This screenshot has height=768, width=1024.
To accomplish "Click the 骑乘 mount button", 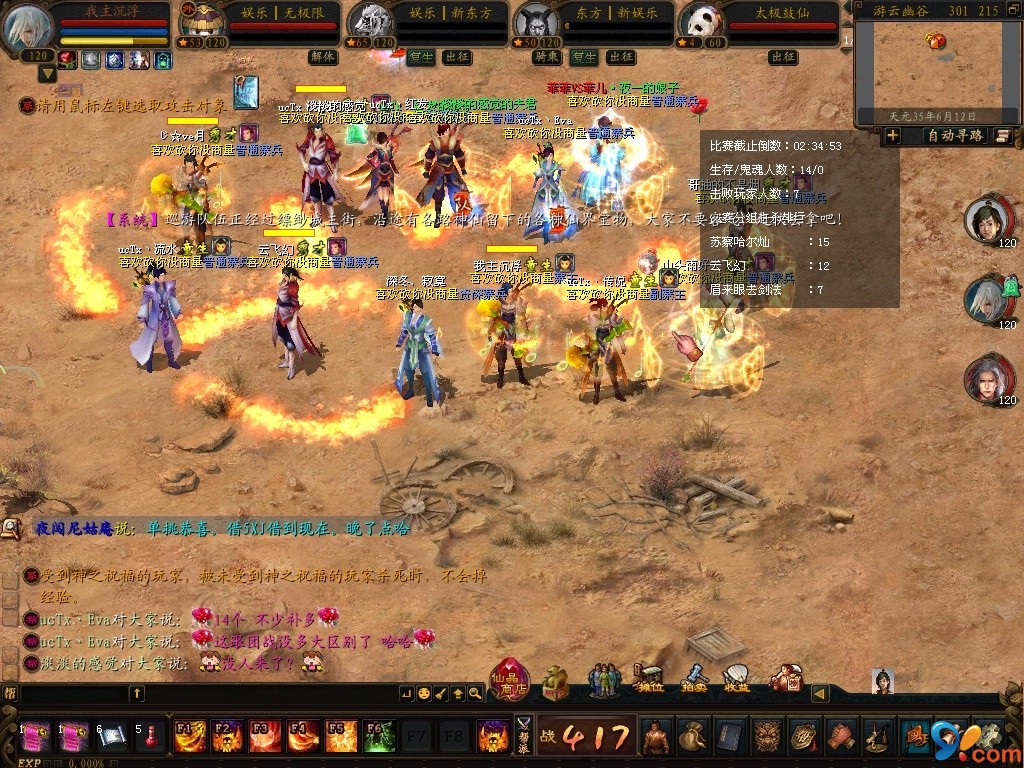I will 546,57.
